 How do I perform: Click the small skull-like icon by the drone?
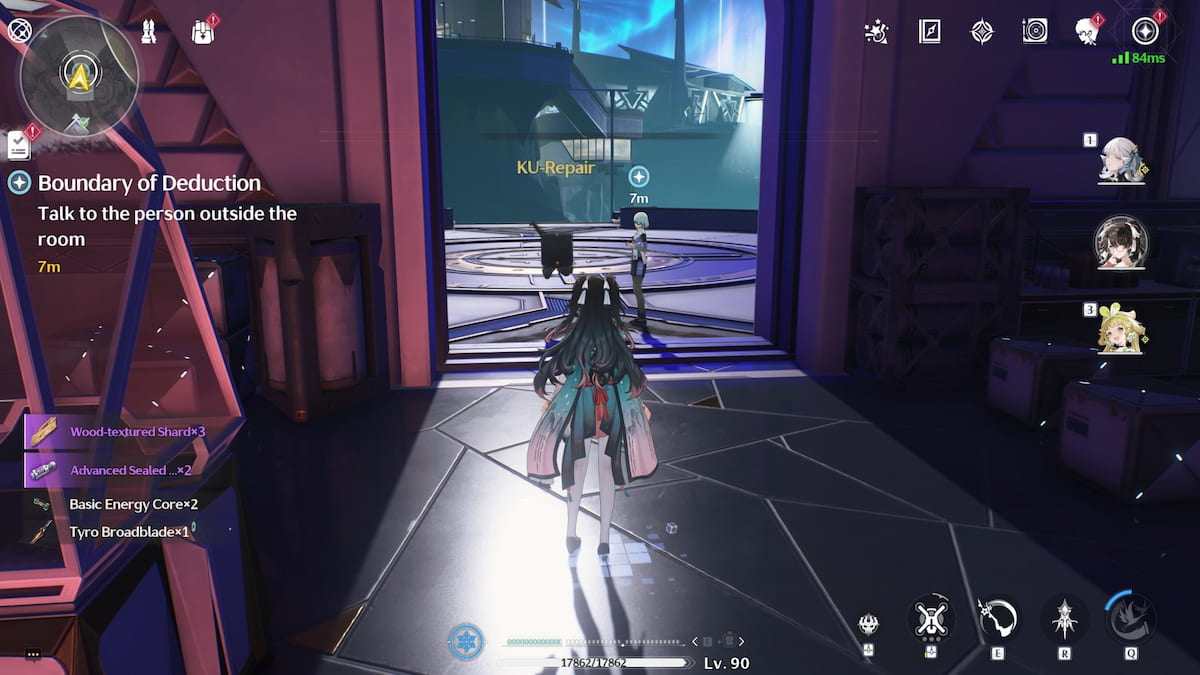click(x=869, y=625)
